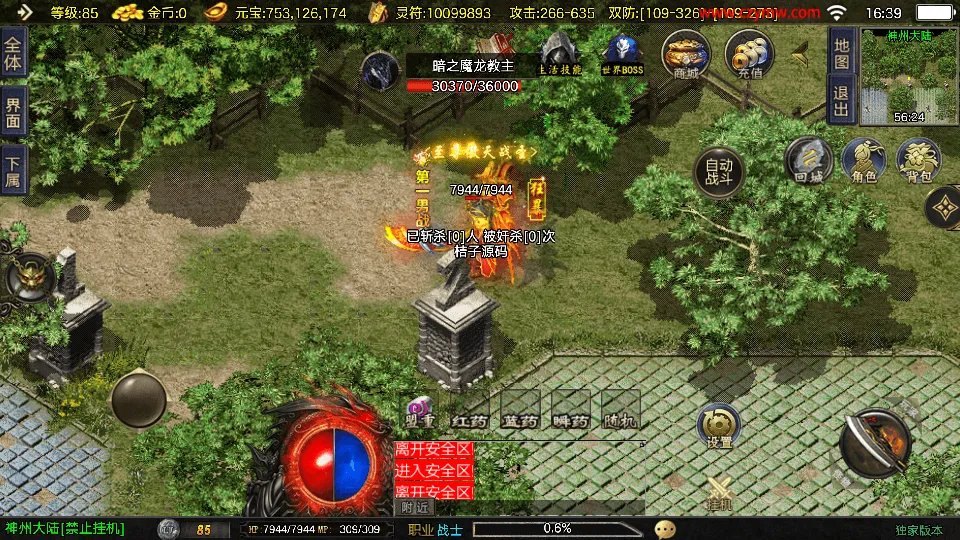The width and height of the screenshot is (960, 540).
Task: Use the 回城 return to town icon
Action: coord(808,160)
